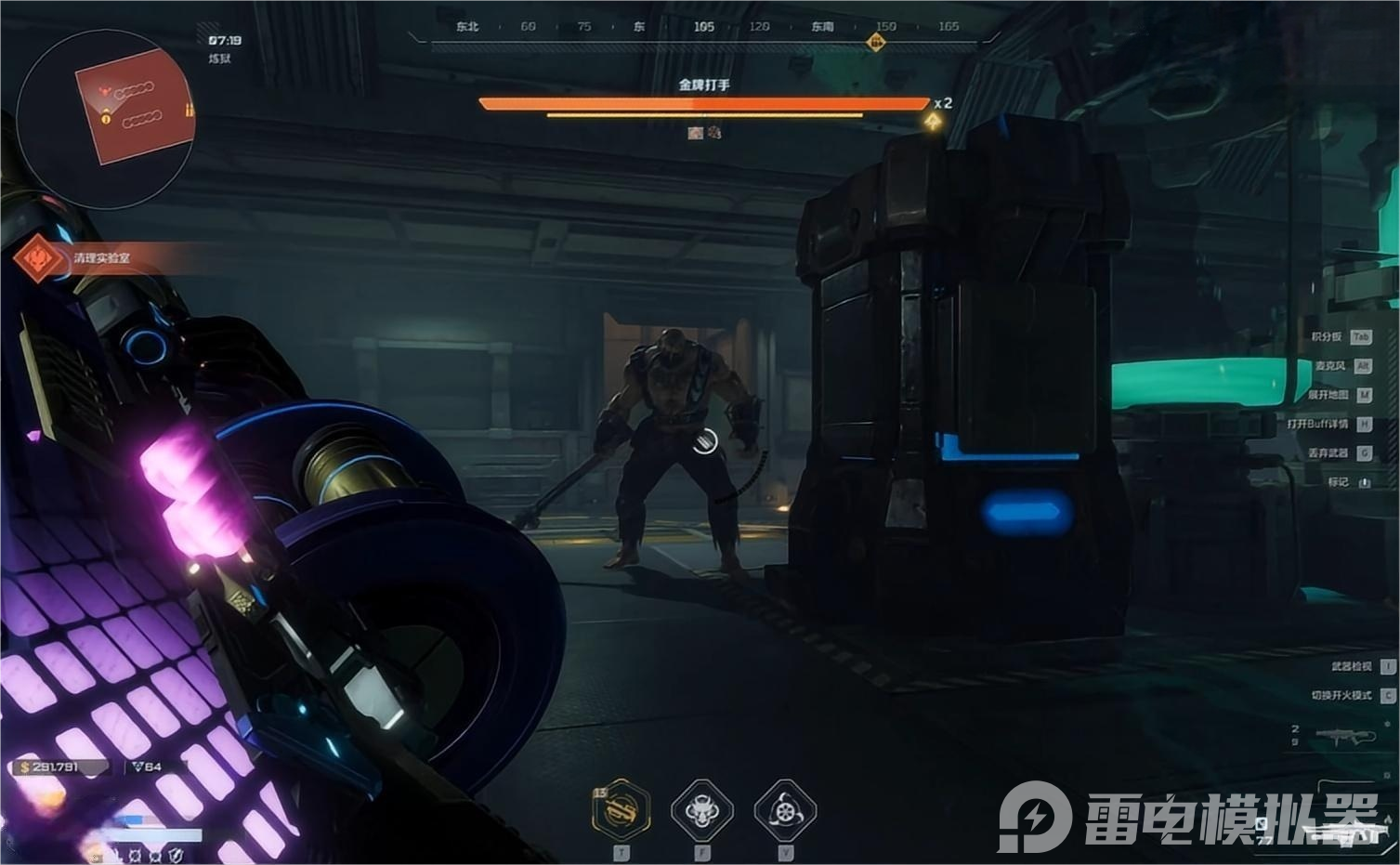Click the ammo crate marker on minimap
The width and height of the screenshot is (1400, 865).
click(x=190, y=111)
